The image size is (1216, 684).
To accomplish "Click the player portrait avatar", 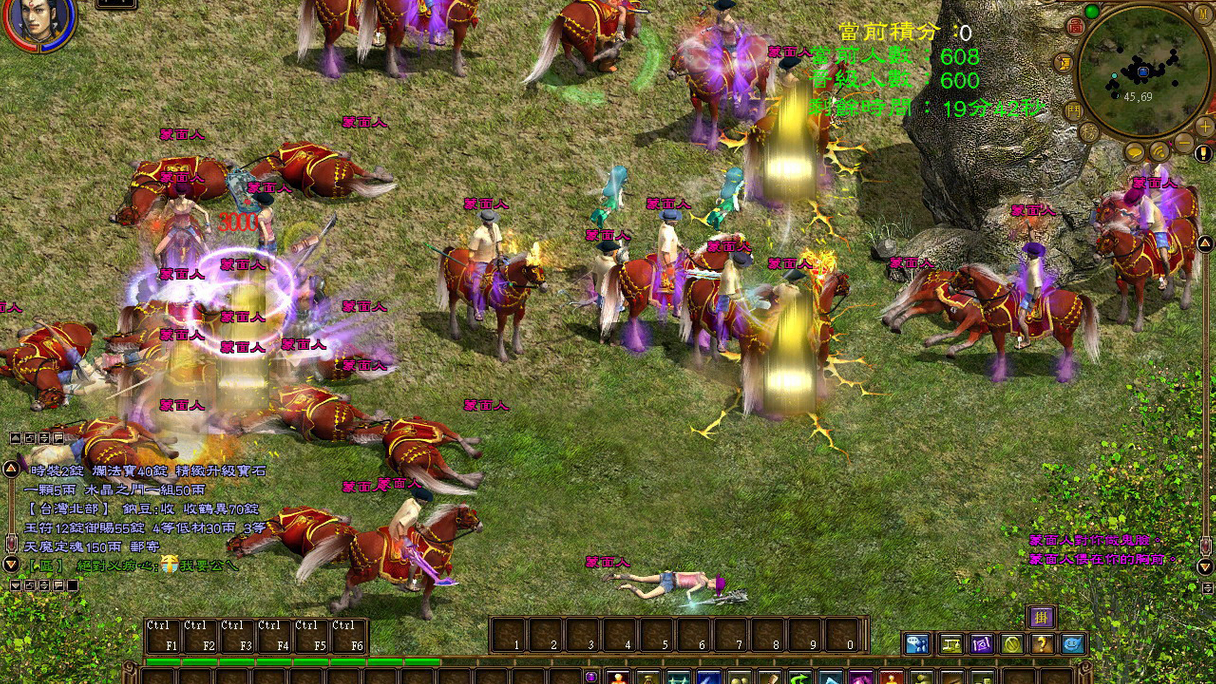I will coord(40,22).
